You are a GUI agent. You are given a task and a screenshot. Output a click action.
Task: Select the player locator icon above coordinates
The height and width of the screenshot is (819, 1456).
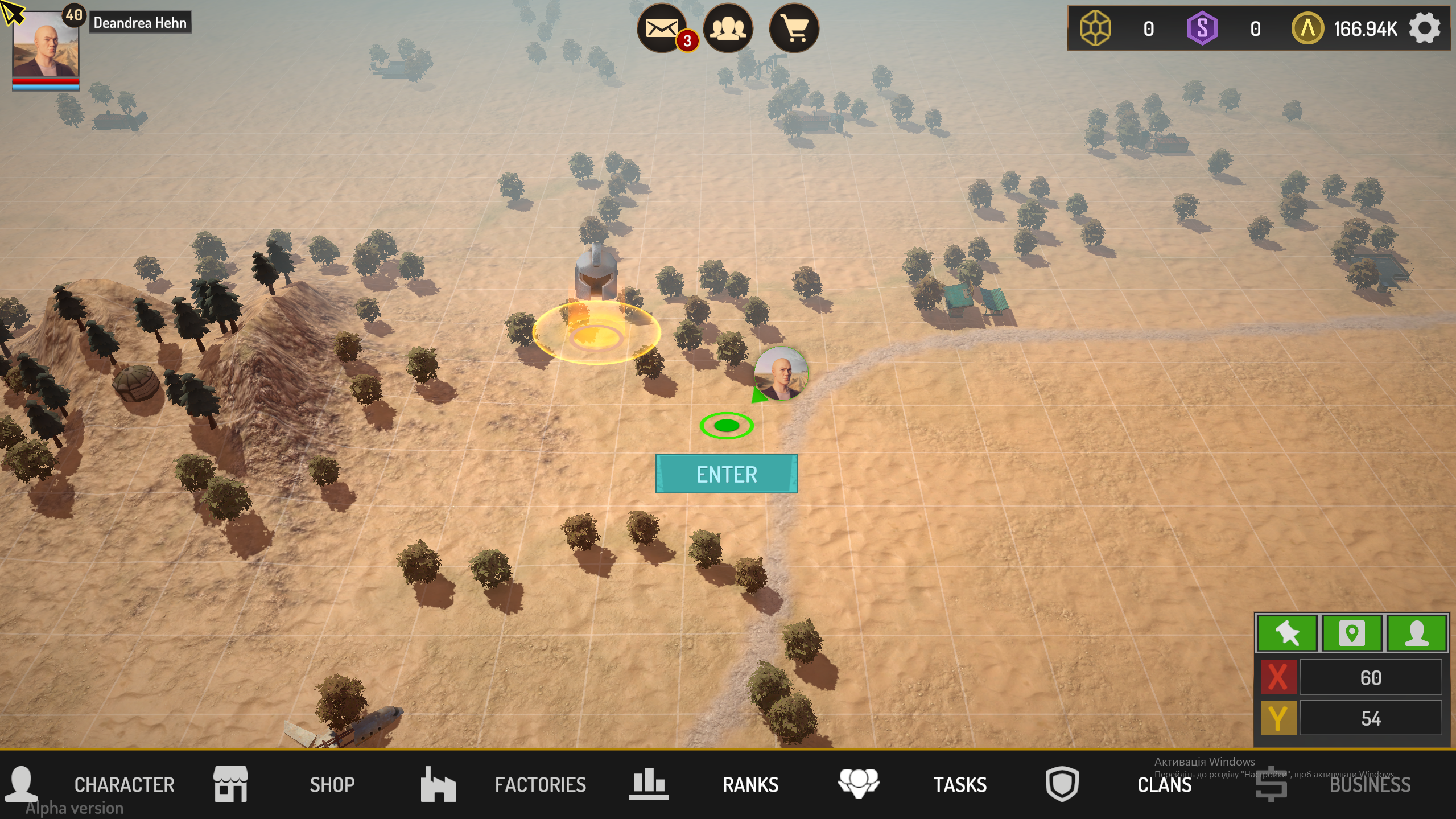(1419, 633)
